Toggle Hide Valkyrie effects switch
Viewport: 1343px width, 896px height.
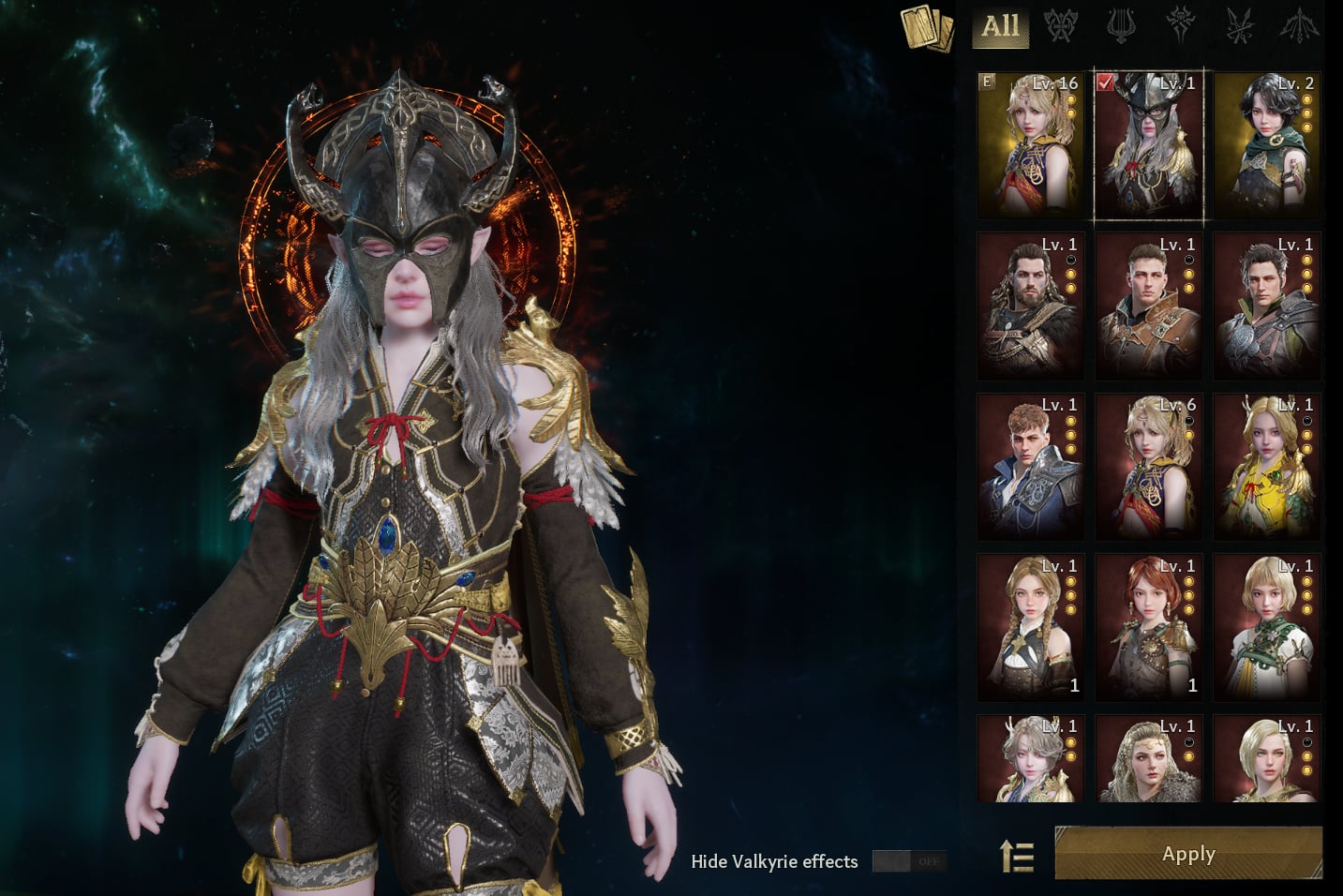tap(909, 861)
